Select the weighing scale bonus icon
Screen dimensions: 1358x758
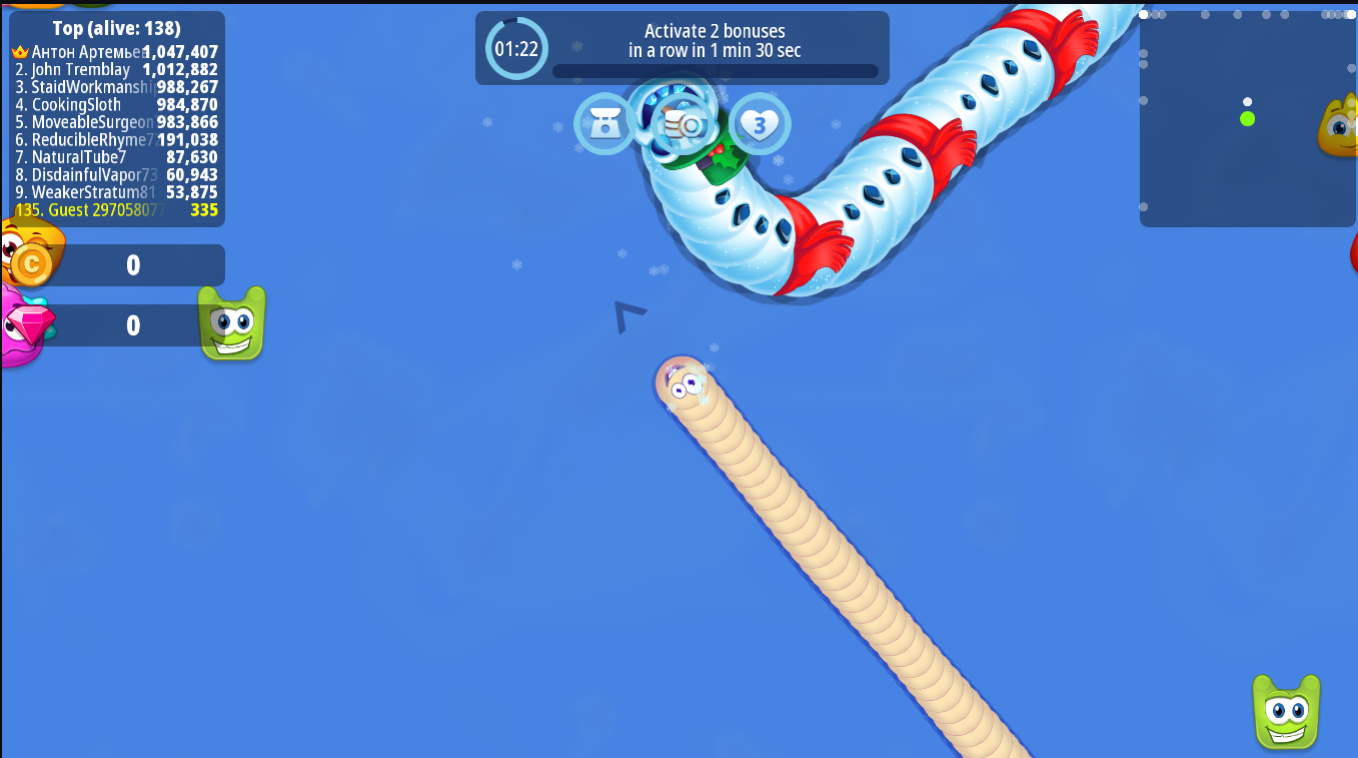(604, 124)
